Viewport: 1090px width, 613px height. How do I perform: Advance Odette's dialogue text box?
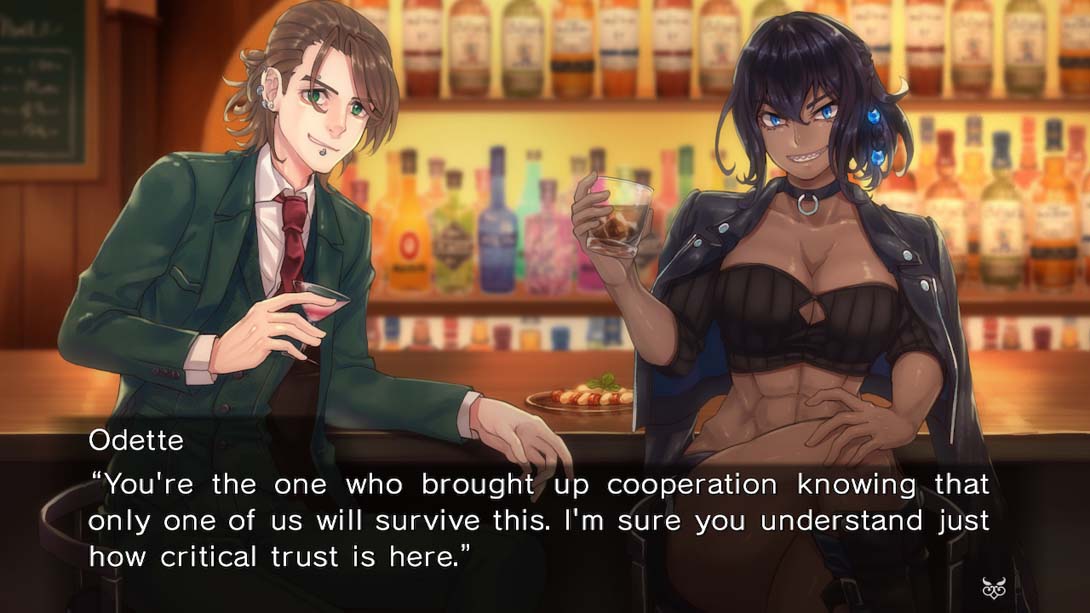(x=540, y=520)
